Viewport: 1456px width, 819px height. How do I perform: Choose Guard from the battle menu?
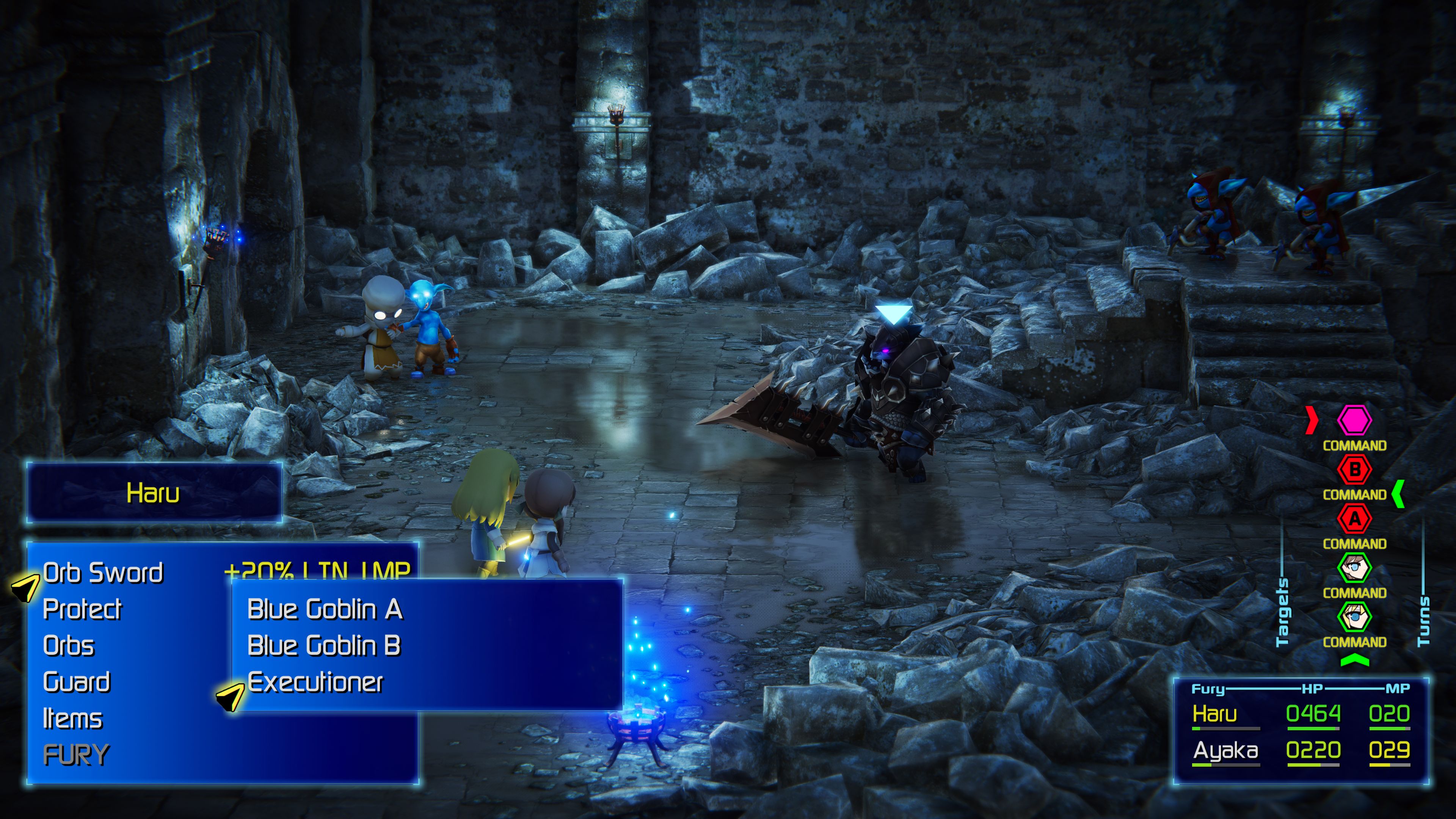[76, 682]
